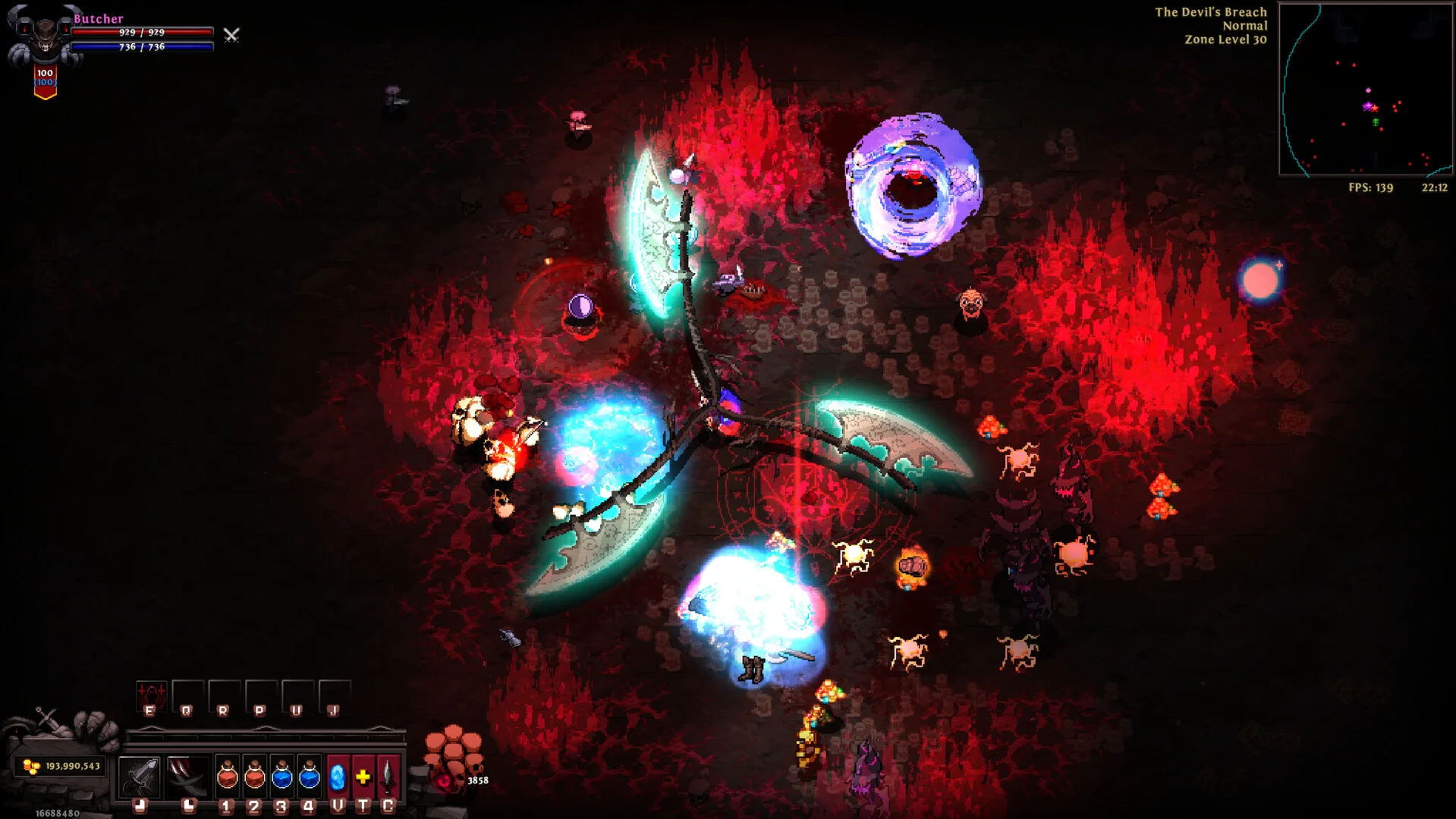Activate the blue rune stone item
The width and height of the screenshot is (1456, 819).
click(338, 776)
